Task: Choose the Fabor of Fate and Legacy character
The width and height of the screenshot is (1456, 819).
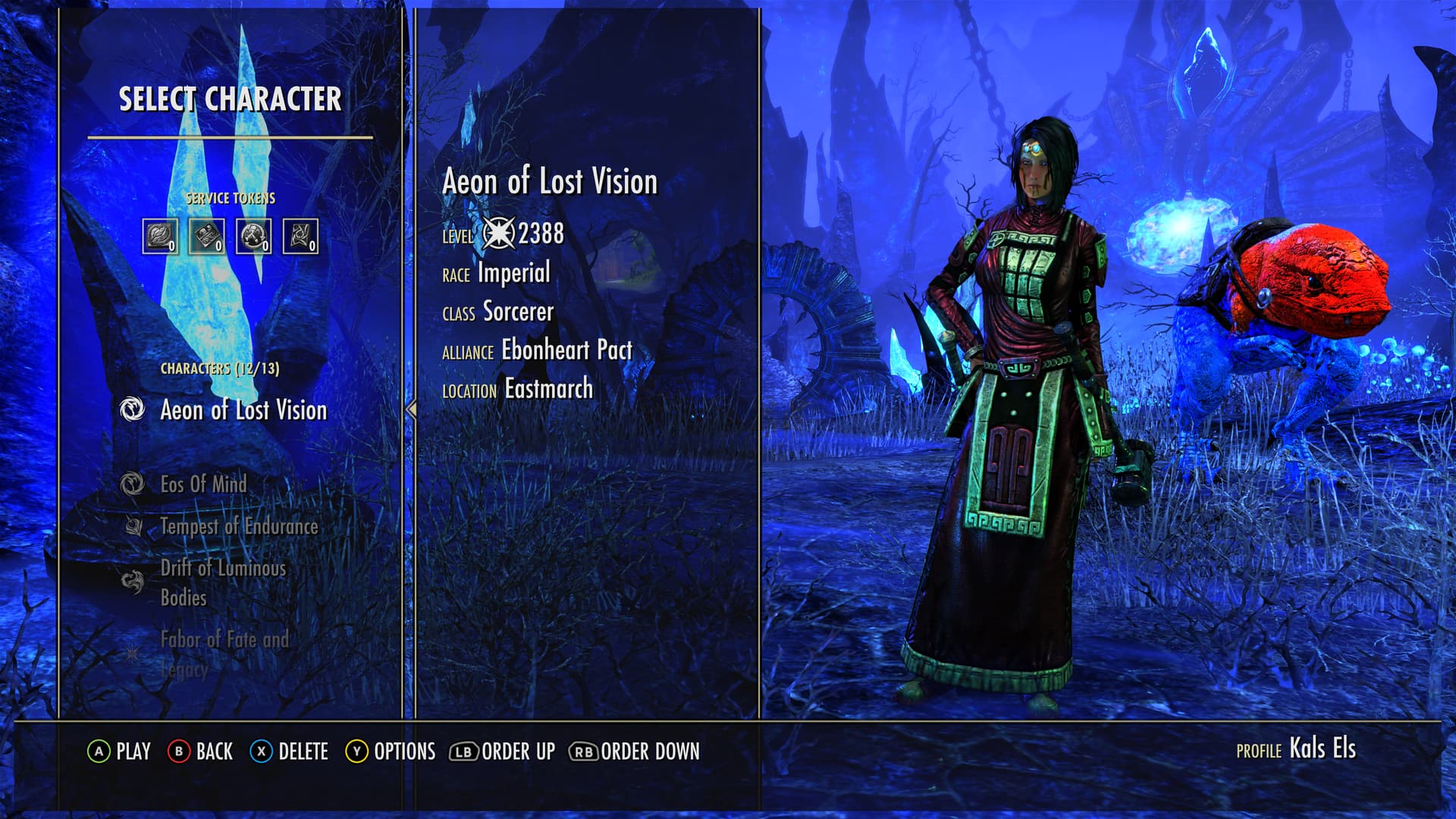Action: pyautogui.click(x=224, y=654)
